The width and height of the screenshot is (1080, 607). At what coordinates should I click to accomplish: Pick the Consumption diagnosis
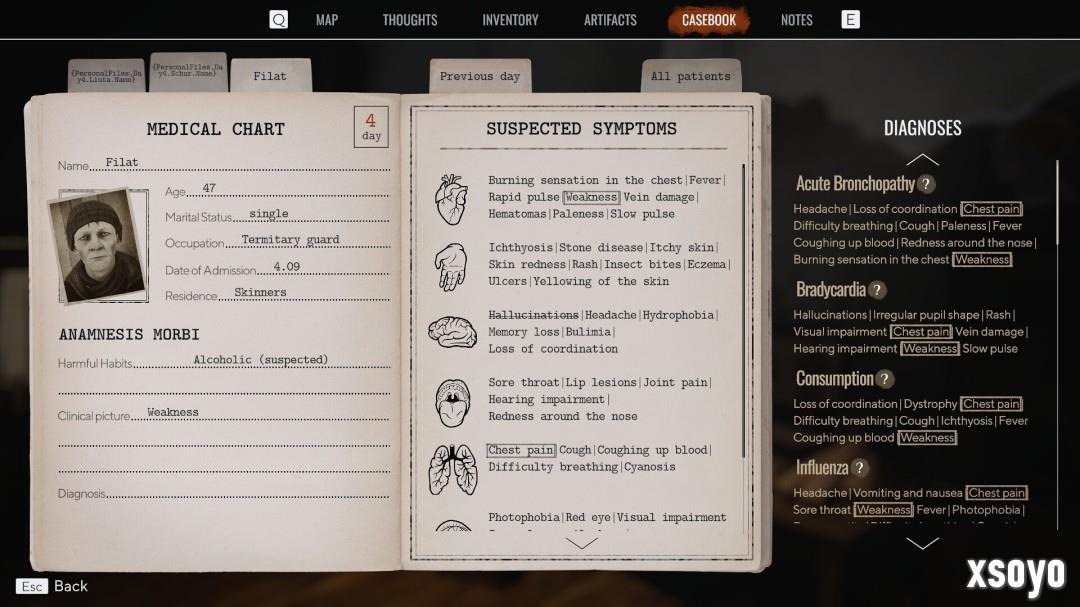tap(834, 379)
